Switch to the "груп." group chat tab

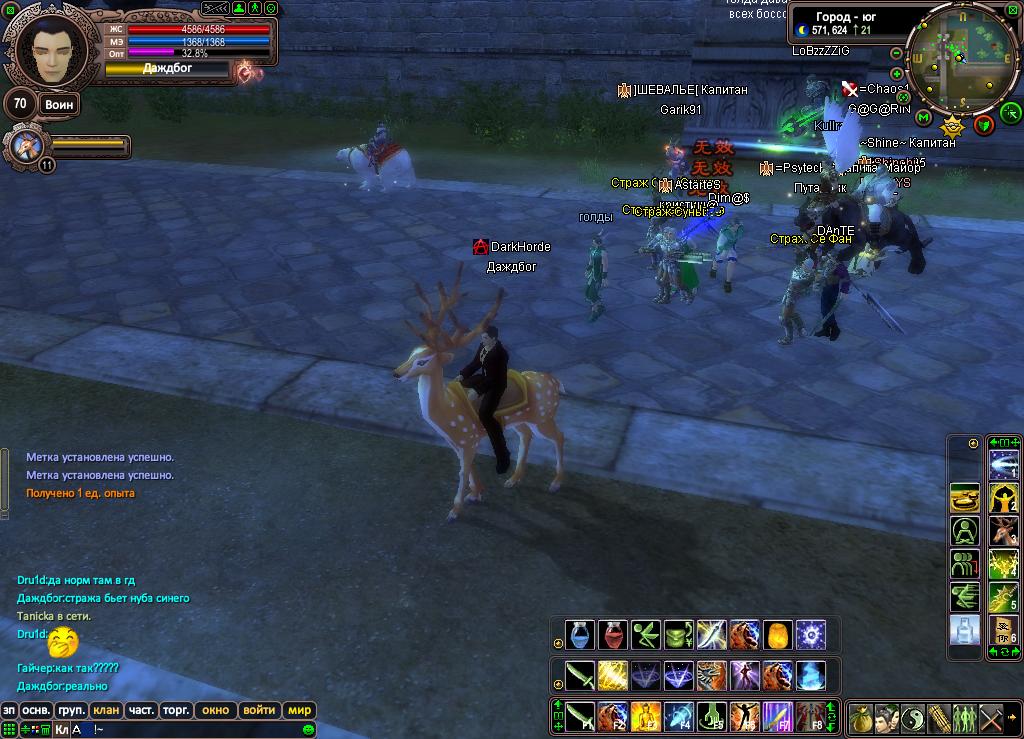71,710
